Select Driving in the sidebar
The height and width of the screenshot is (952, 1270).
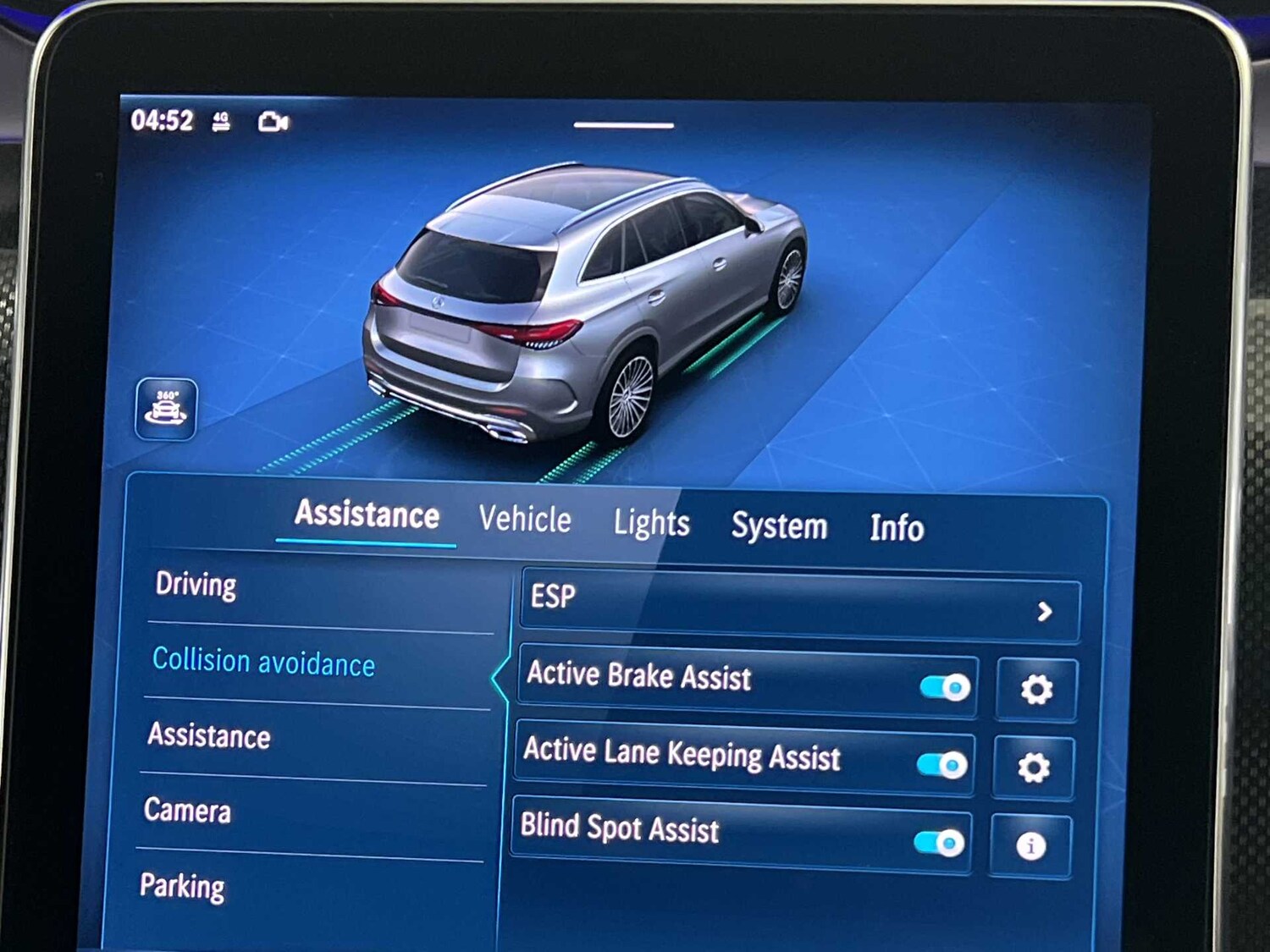coord(196,585)
